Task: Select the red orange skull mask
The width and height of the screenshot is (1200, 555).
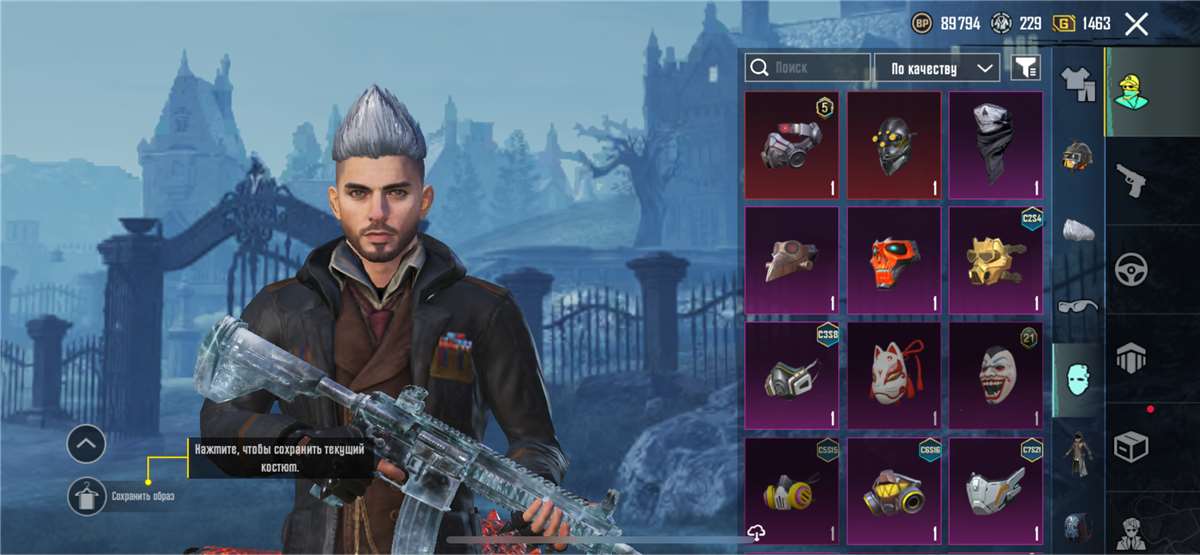Action: (894, 260)
